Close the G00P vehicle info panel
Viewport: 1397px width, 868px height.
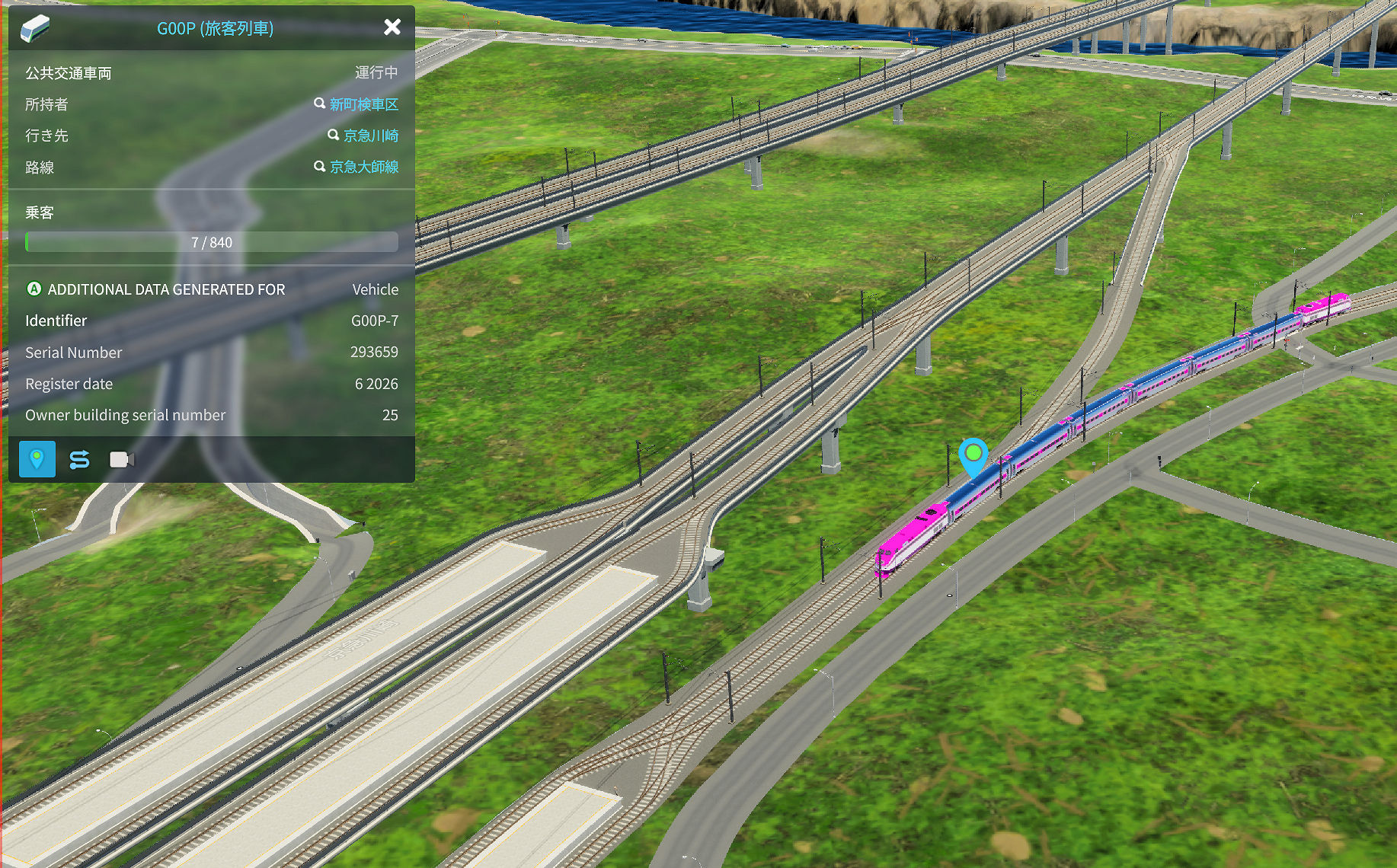pos(392,27)
